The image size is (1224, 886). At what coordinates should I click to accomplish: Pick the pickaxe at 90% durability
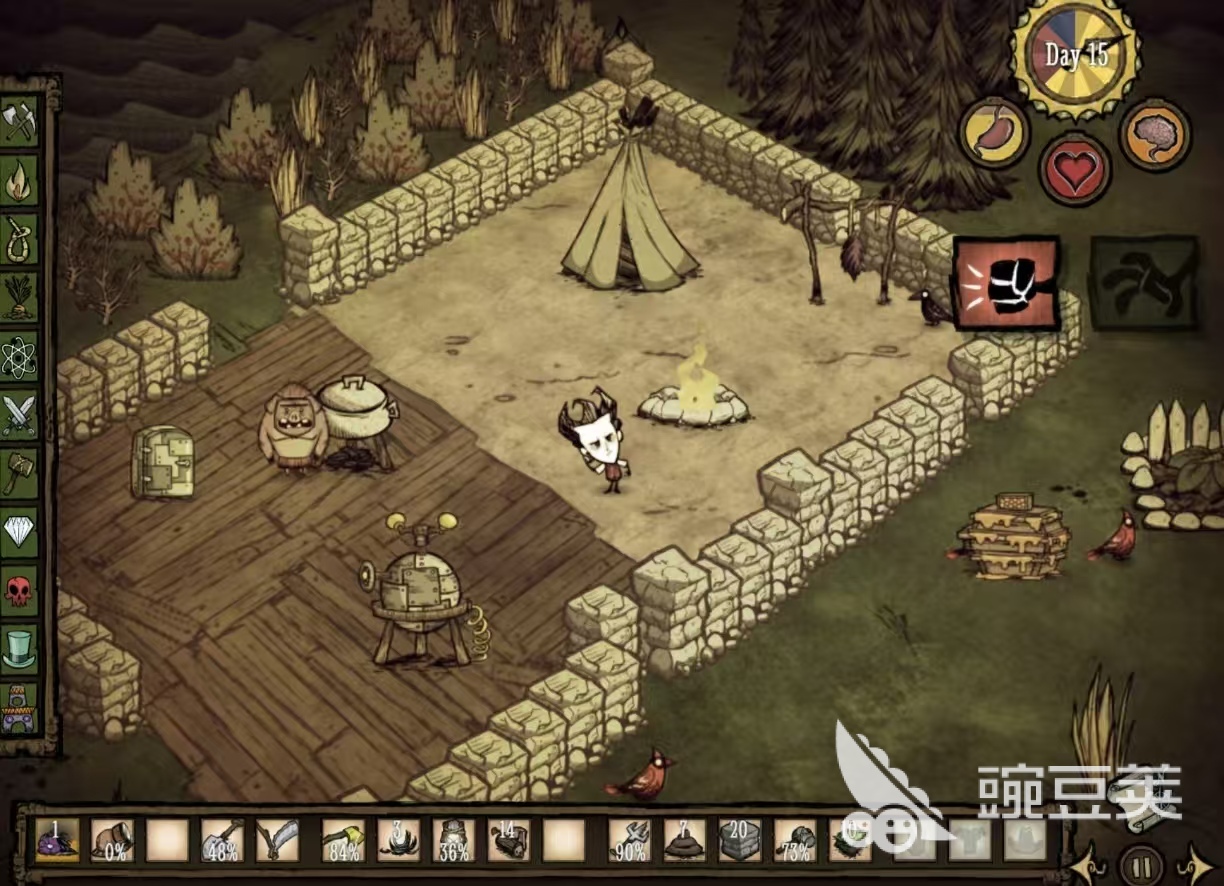click(x=632, y=840)
